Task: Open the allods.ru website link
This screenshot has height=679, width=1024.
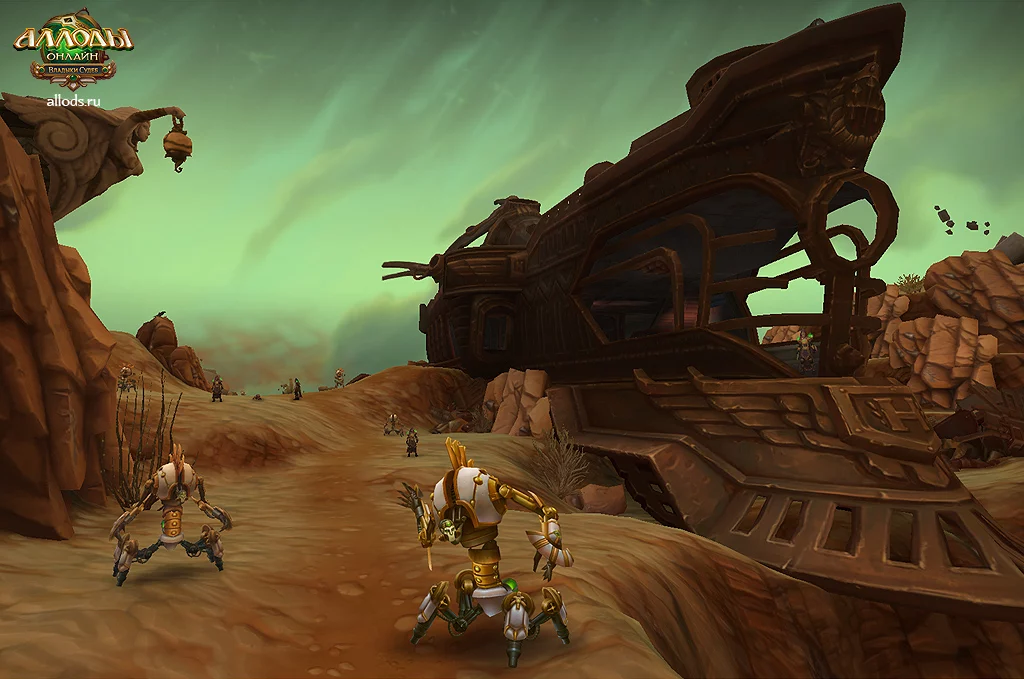Action: (x=73, y=100)
